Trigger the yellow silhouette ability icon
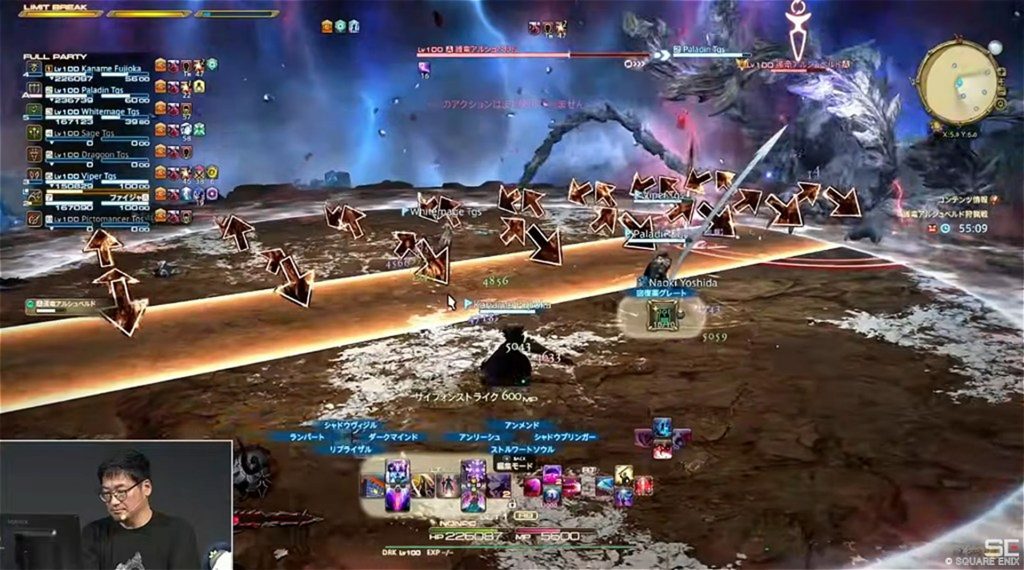 (623, 476)
